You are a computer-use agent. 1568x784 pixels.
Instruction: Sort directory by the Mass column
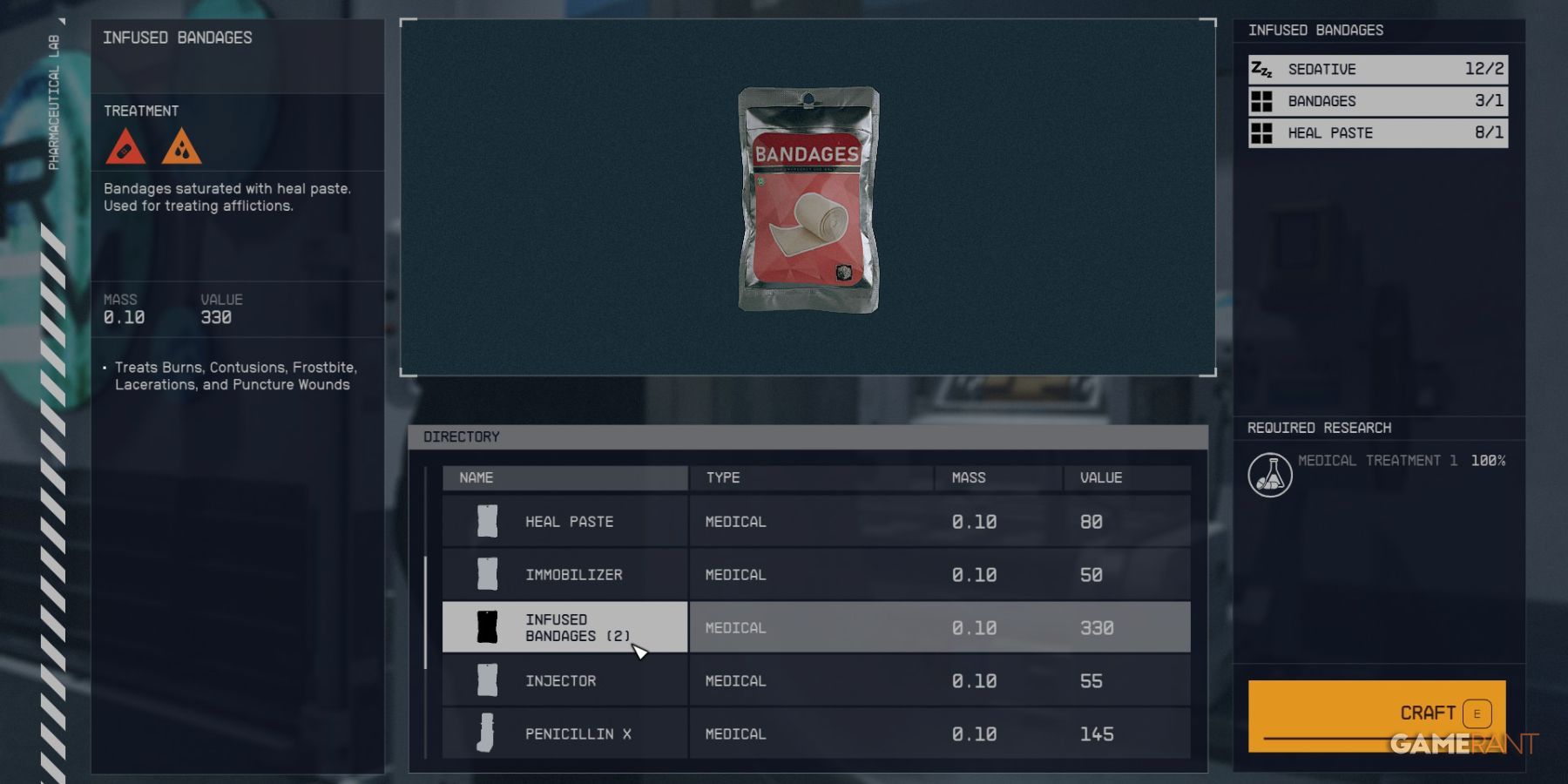970,477
